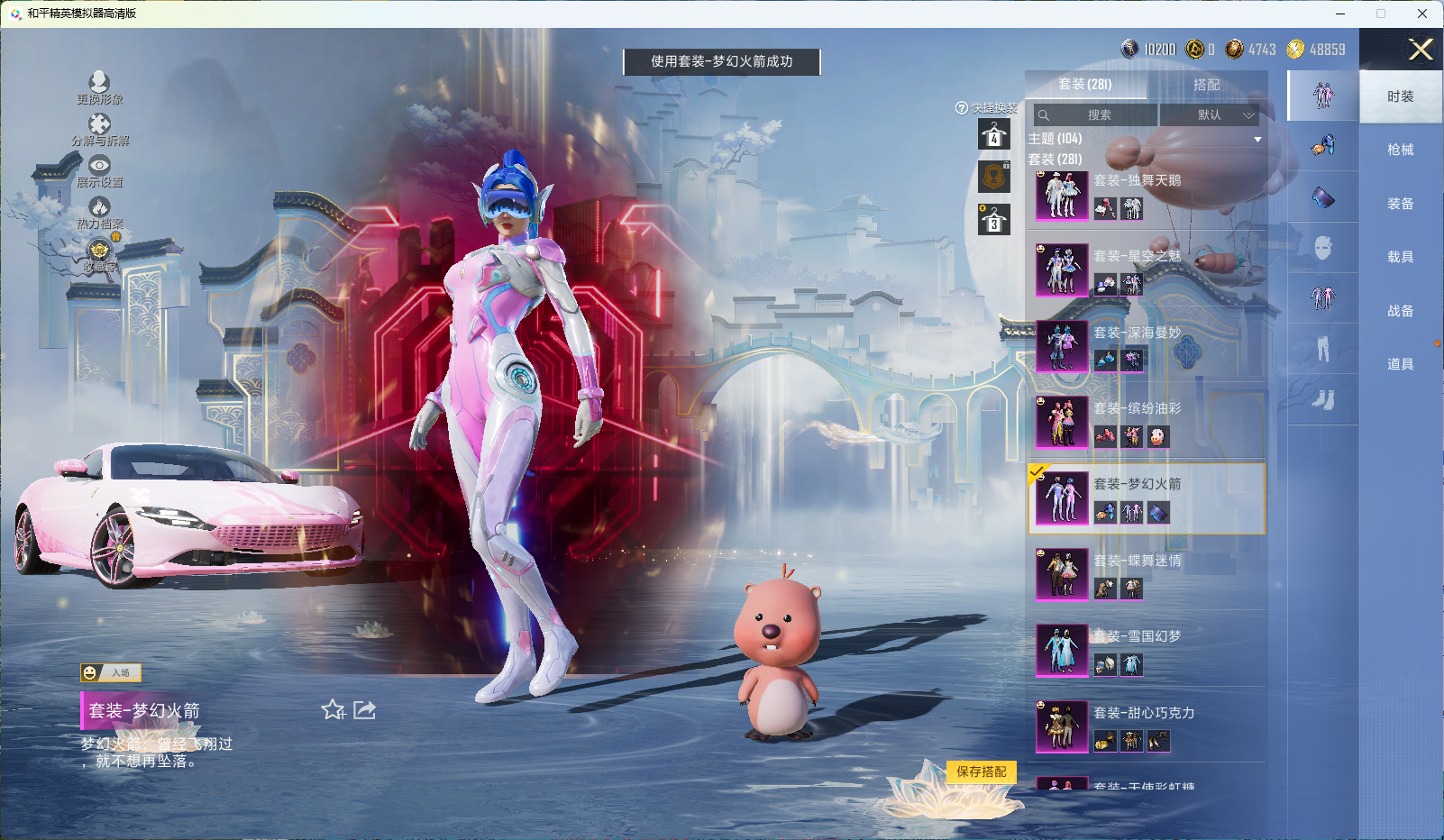The height and width of the screenshot is (840, 1444).
Task: Open the 载具 category
Action: [1400, 257]
